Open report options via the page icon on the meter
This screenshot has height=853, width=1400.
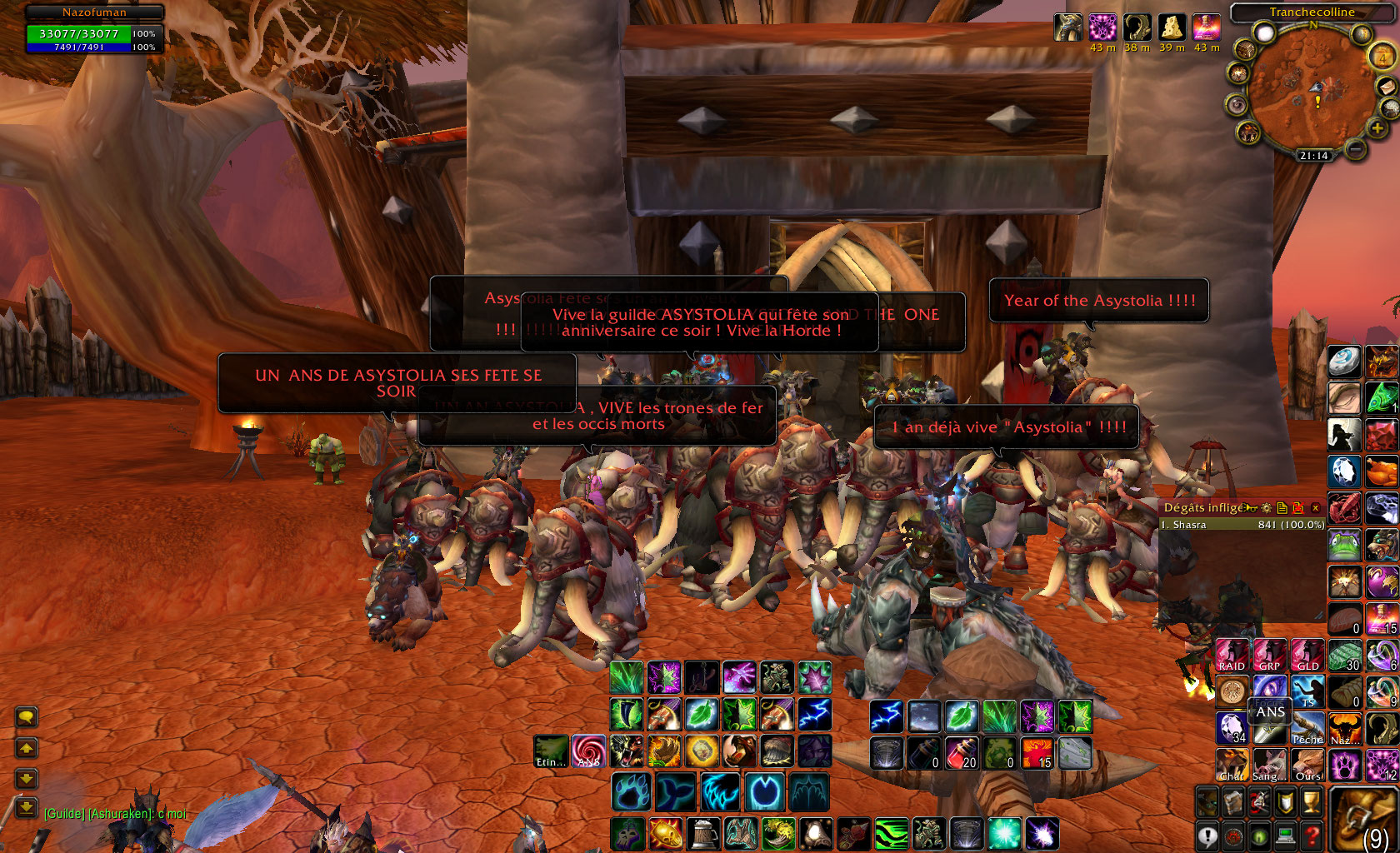click(x=1282, y=508)
